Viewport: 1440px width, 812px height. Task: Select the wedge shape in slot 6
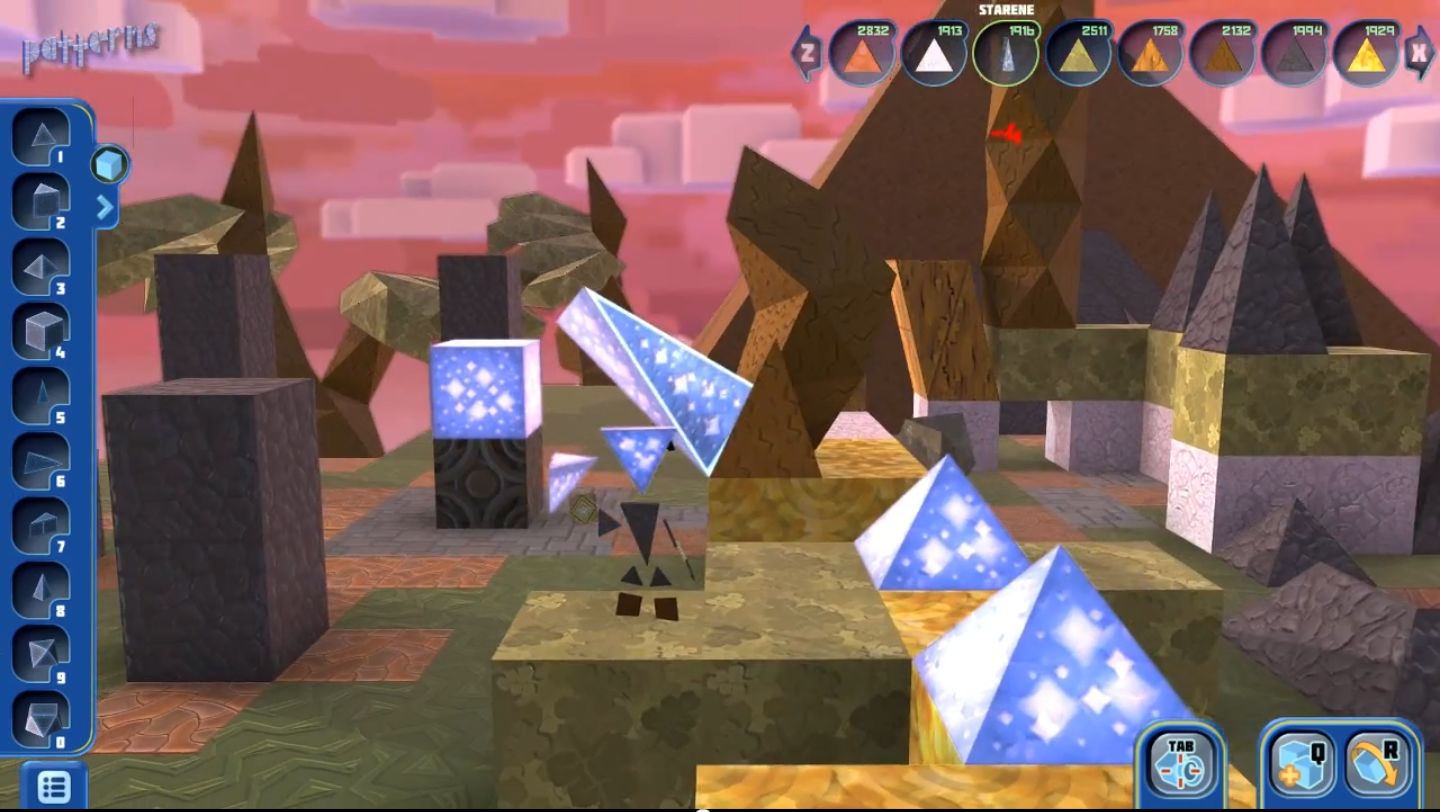pos(41,461)
